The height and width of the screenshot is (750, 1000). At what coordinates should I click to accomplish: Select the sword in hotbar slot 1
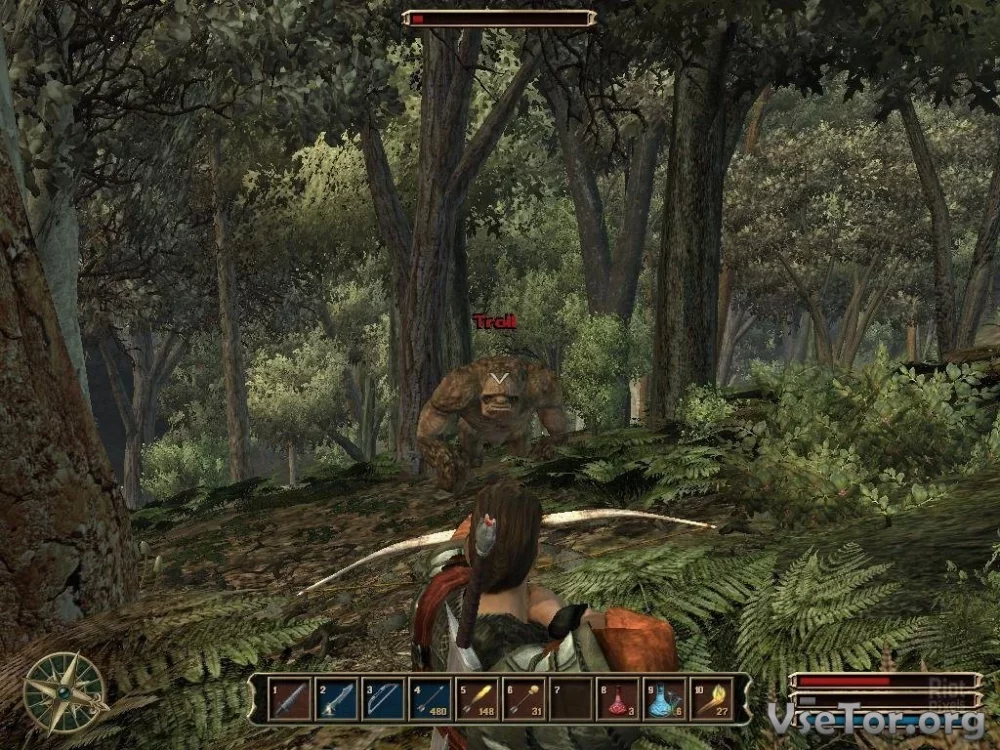[290, 699]
